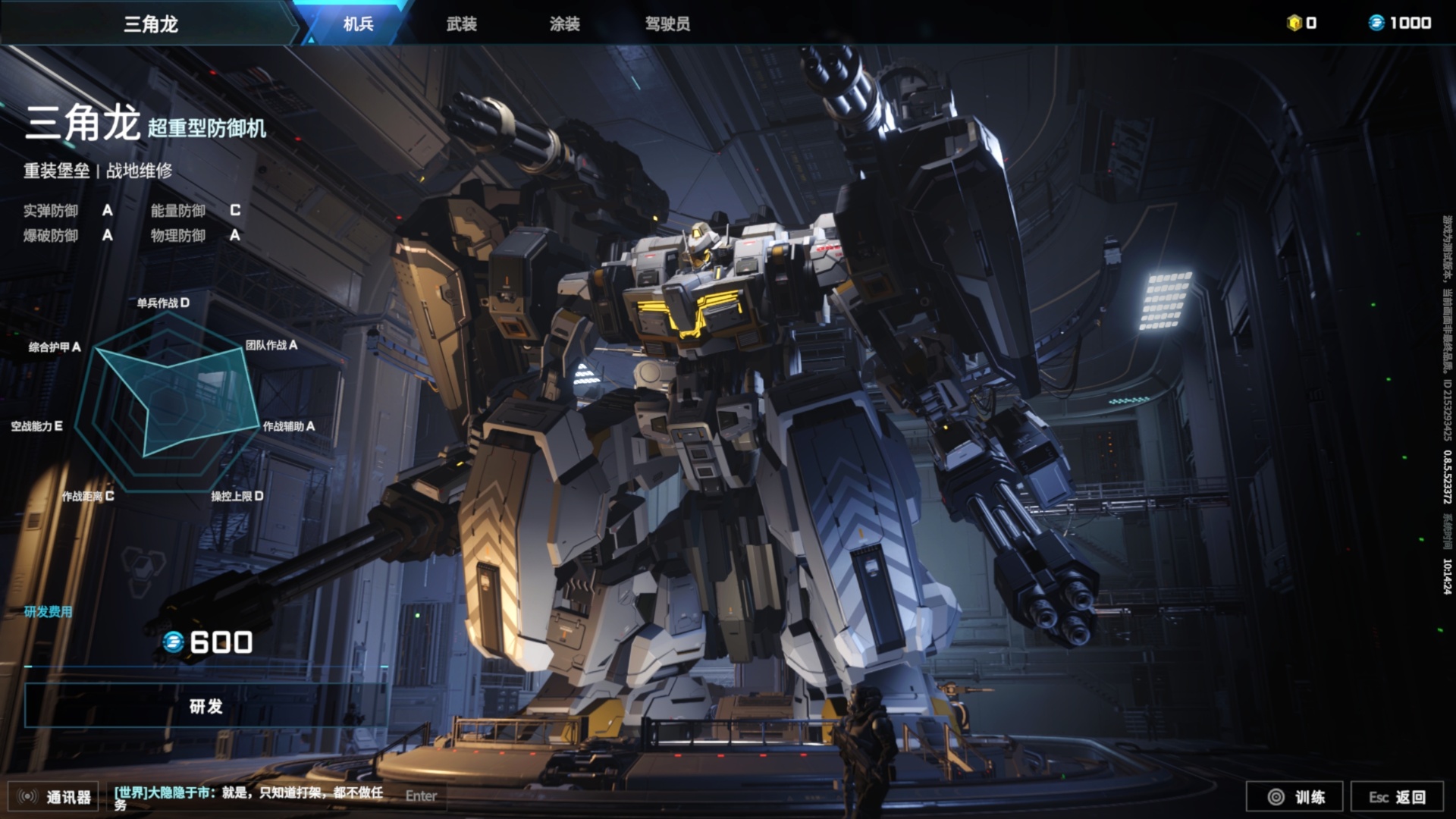Click the 研发 button

(x=206, y=706)
